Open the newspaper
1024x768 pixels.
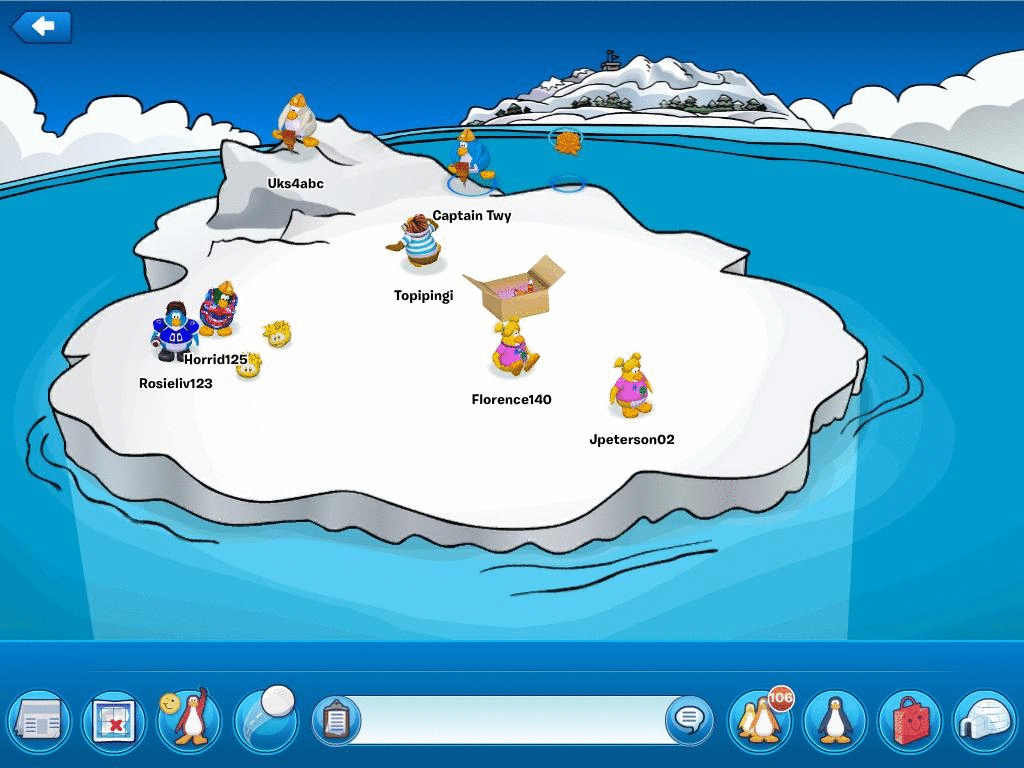point(39,719)
